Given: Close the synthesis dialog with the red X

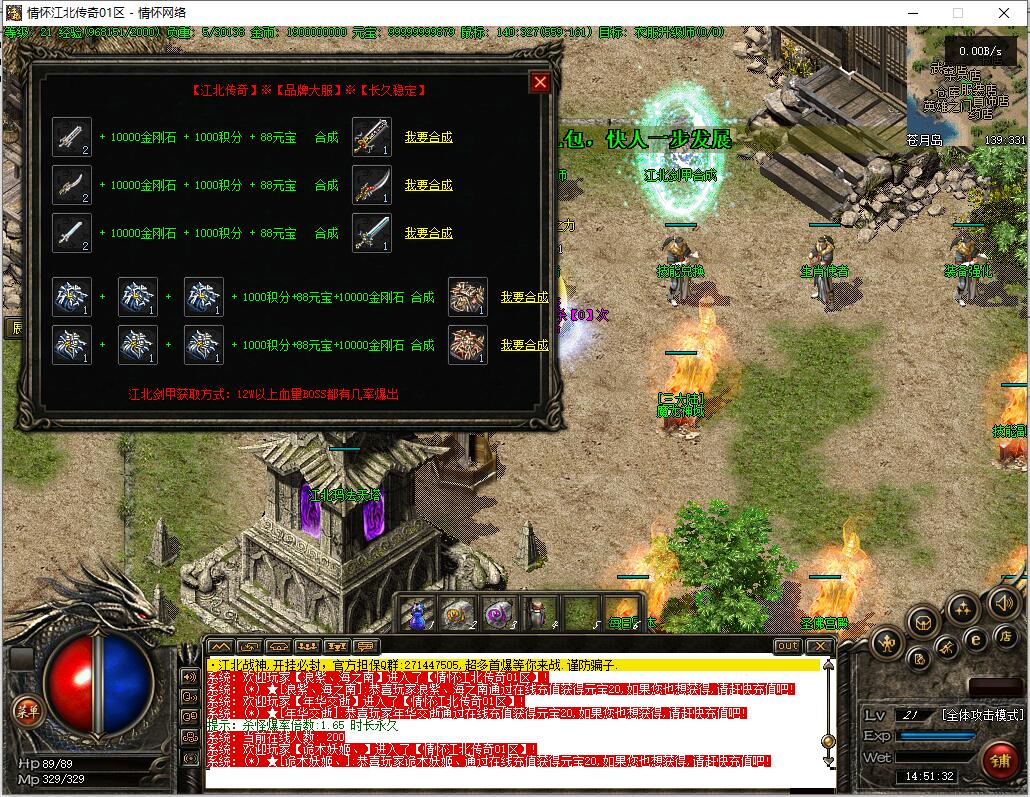Looking at the screenshot, I should tap(540, 82).
